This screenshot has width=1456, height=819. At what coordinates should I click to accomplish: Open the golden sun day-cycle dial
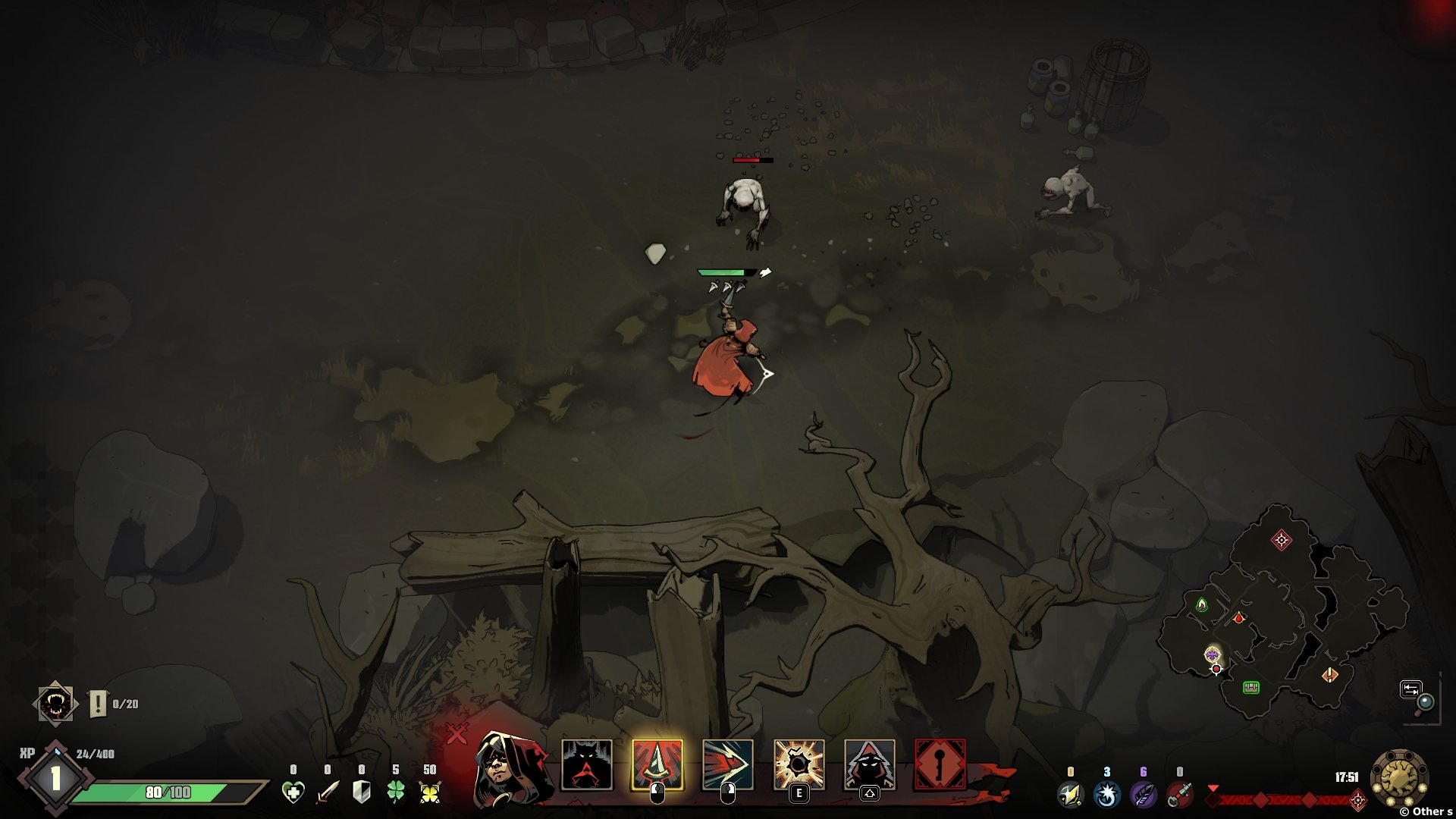click(1399, 777)
